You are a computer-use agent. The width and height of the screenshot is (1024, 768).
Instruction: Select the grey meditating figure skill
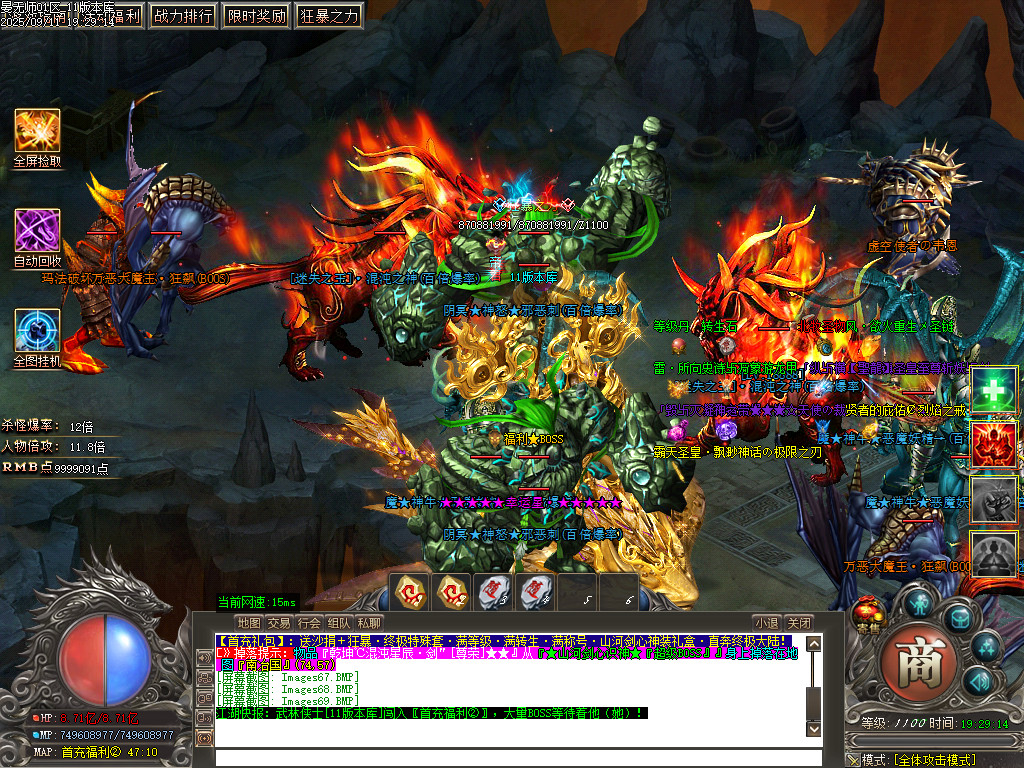(x=994, y=554)
